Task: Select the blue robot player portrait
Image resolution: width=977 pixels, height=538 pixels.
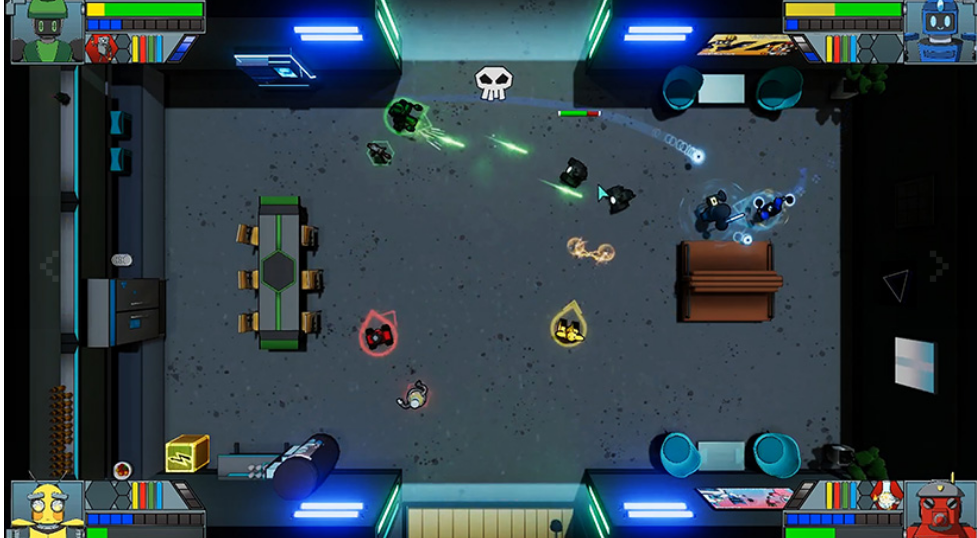Action: 939,30
